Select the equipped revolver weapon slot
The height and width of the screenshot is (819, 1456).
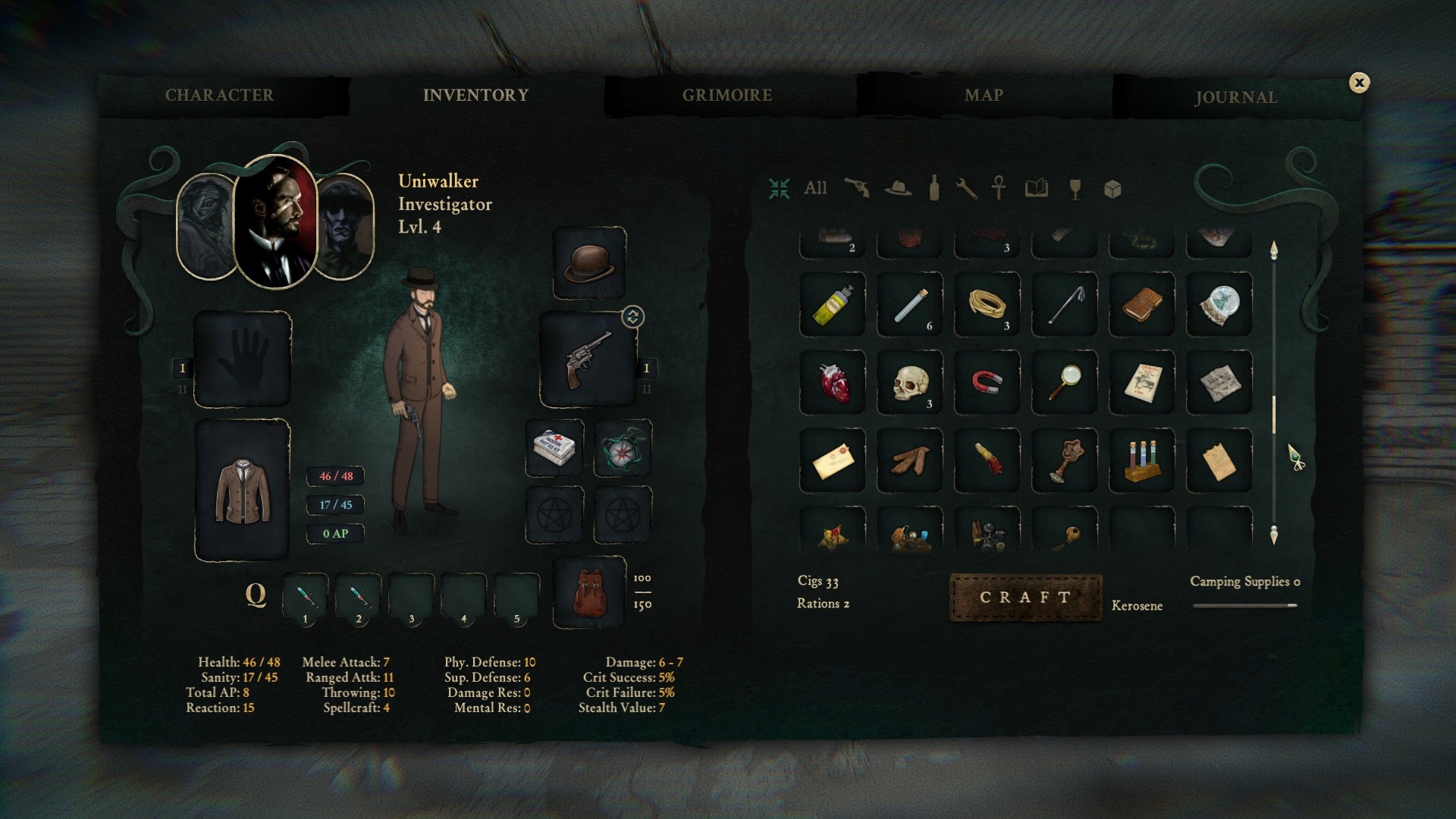588,359
